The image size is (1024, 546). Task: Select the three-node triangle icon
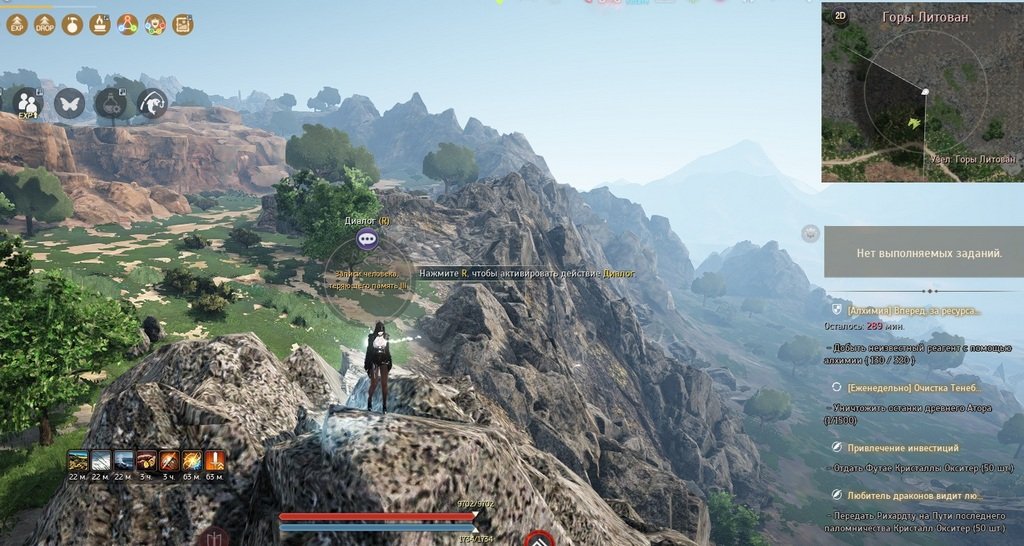pyautogui.click(x=128, y=24)
